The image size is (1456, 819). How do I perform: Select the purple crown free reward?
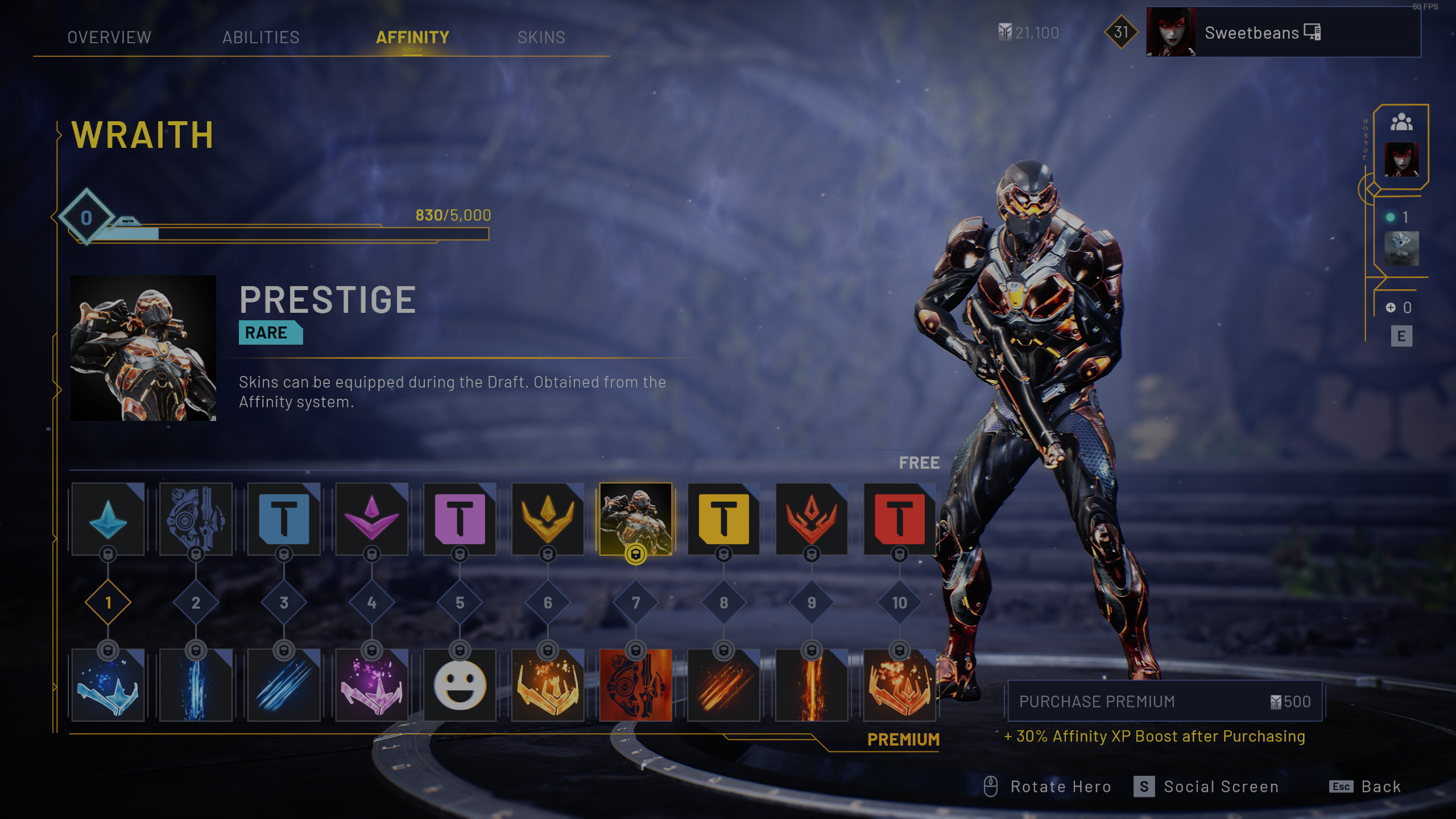pos(372,518)
